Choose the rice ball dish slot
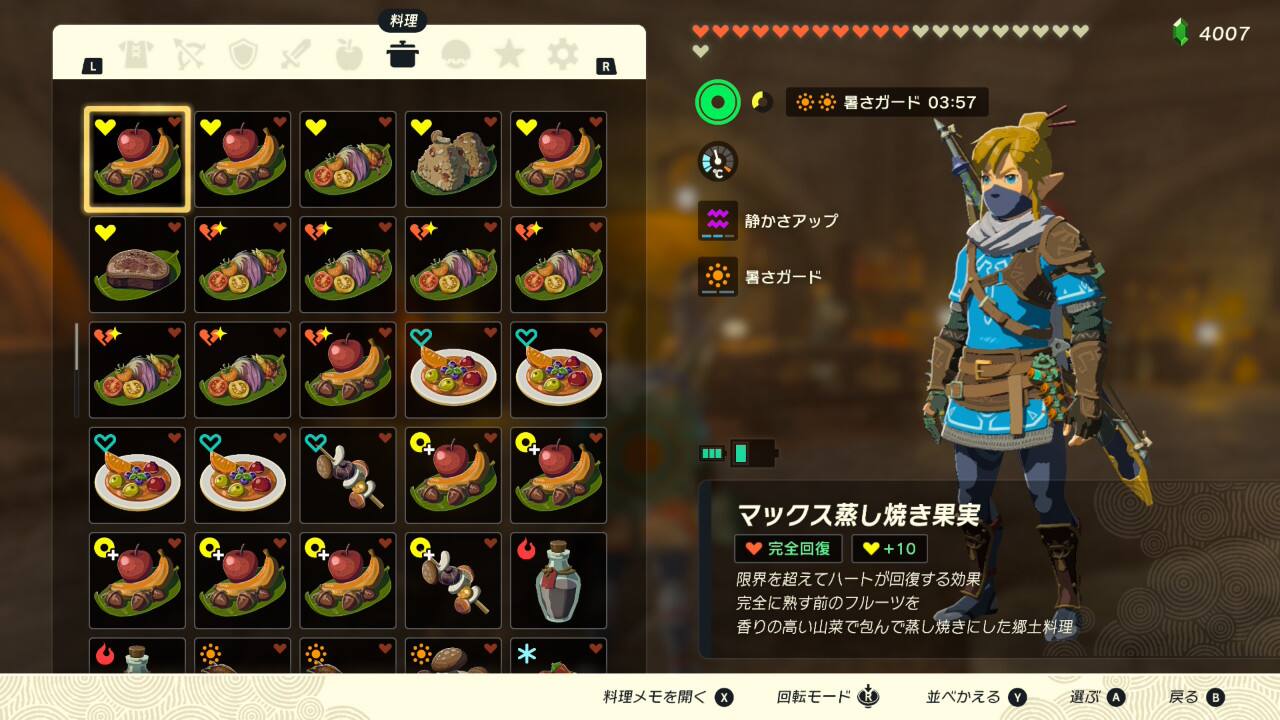The width and height of the screenshot is (1280, 720). coord(453,160)
